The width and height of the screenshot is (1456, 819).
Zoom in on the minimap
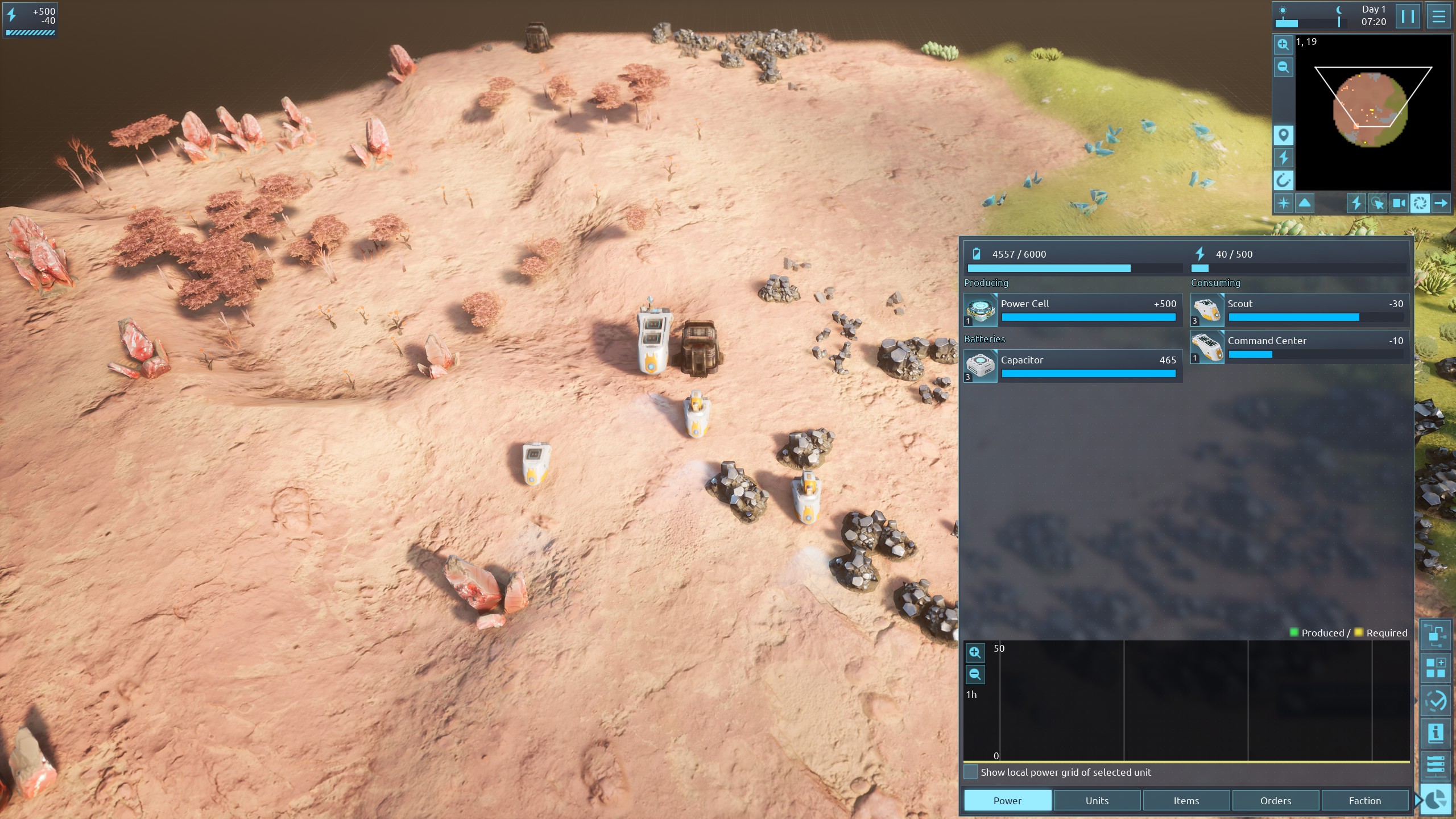1283,44
